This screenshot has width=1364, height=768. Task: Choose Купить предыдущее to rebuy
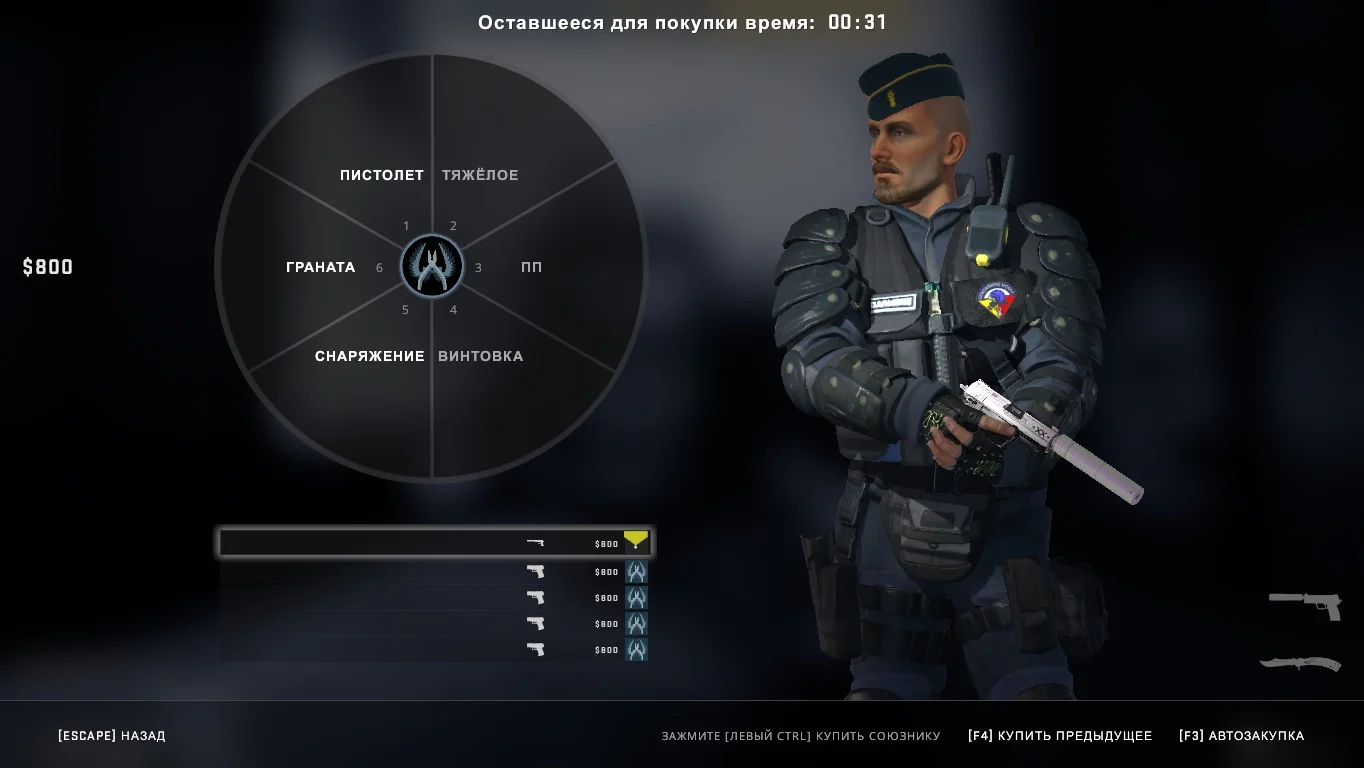[1060, 736]
